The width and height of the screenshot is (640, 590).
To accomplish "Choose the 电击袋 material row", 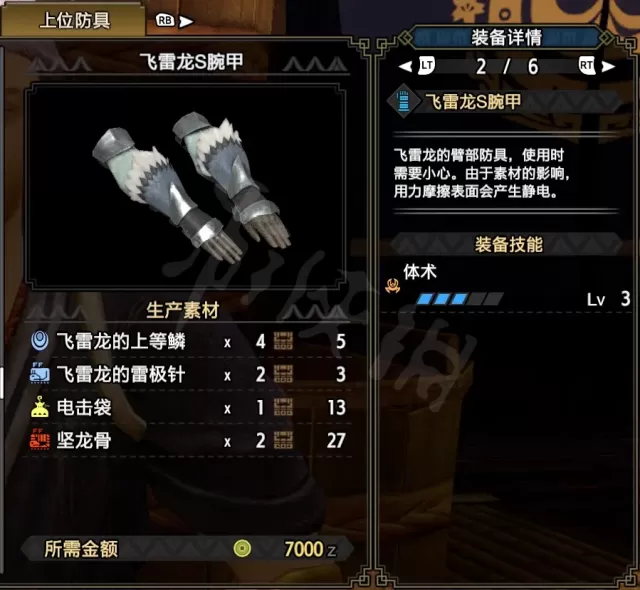I will click(190, 408).
